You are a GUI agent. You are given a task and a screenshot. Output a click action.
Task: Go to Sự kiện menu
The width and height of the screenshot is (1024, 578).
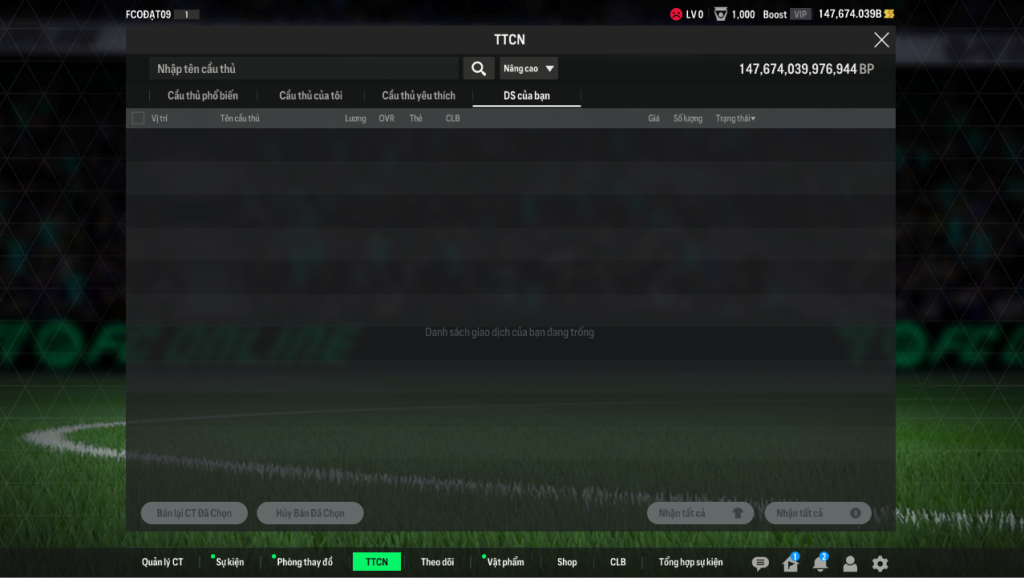click(229, 562)
